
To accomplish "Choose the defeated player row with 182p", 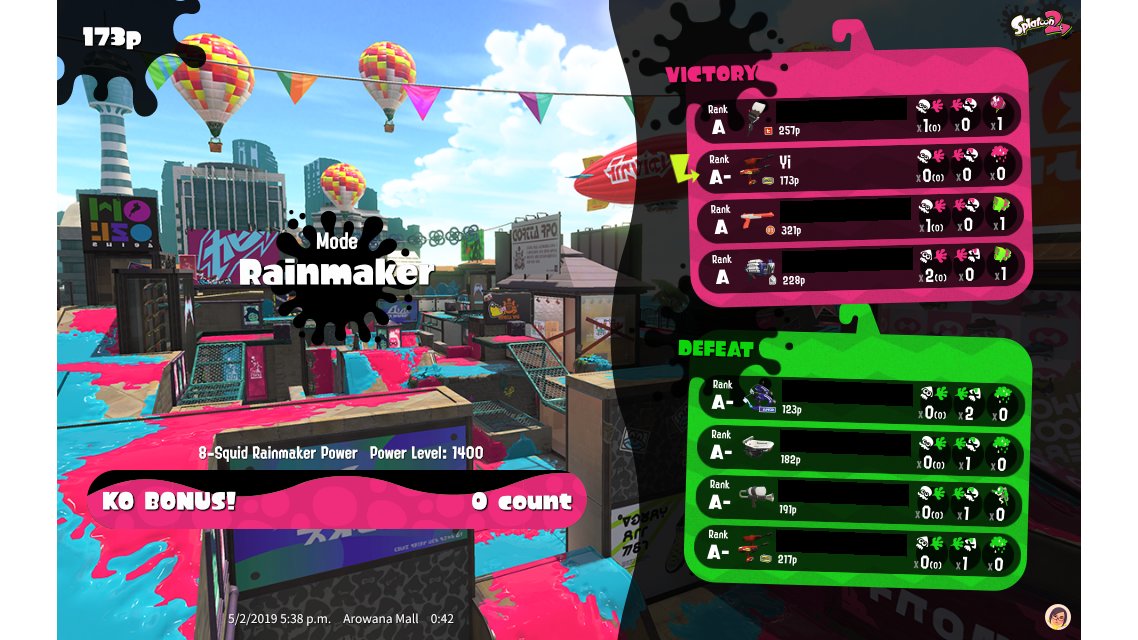I will [x=860, y=450].
